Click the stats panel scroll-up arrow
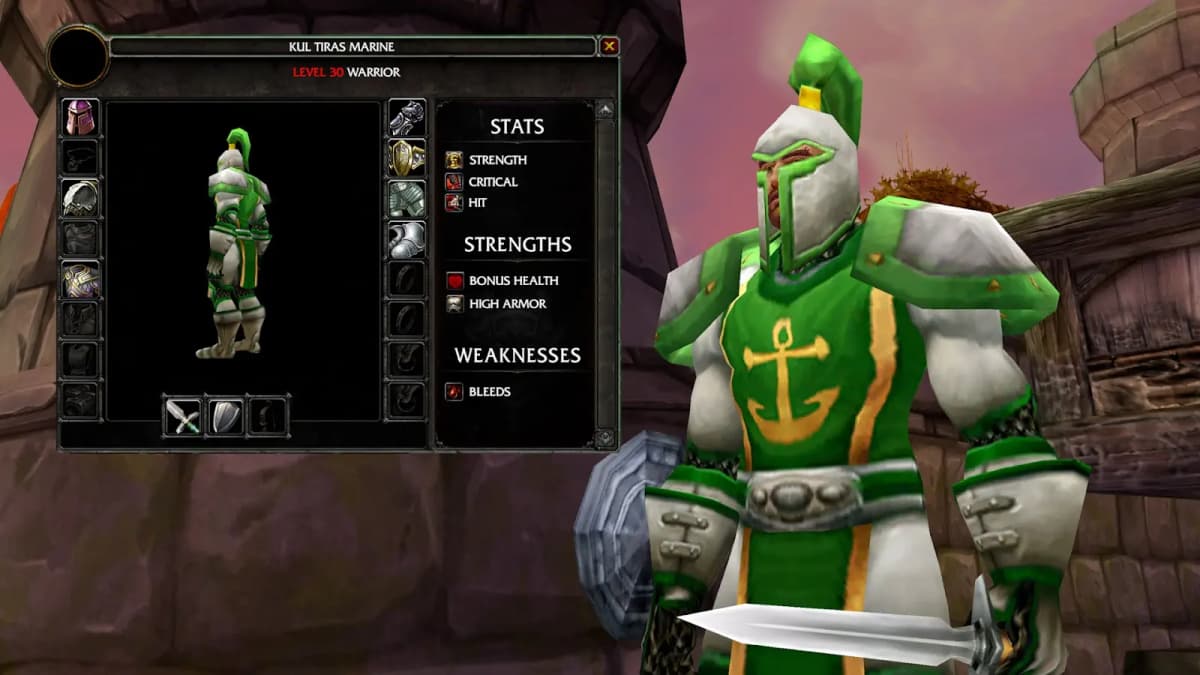Screen dimensions: 1200x675 tap(605, 110)
